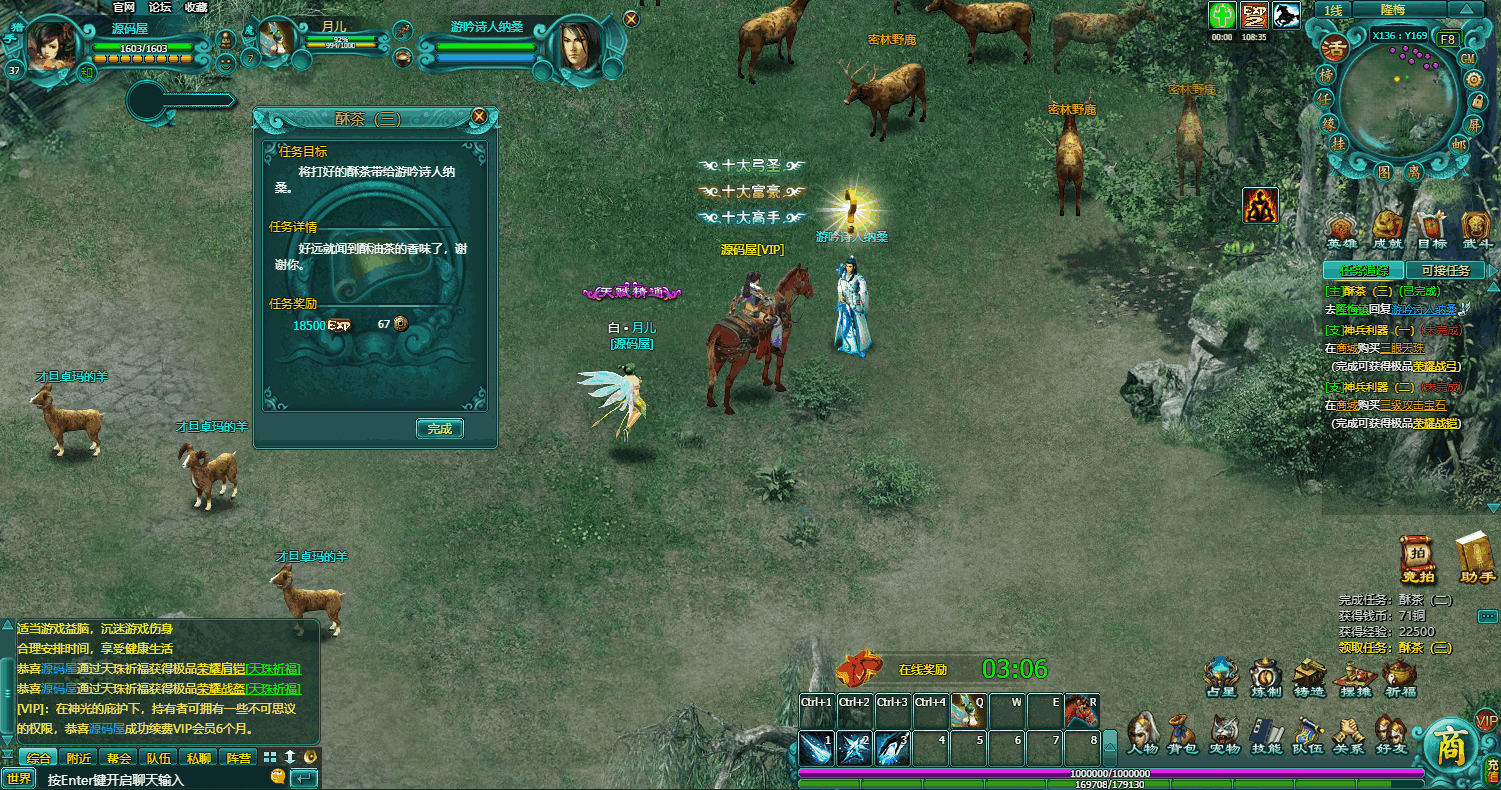The image size is (1501, 790).
Task: Open the 技能 skills book
Action: (x=1266, y=735)
